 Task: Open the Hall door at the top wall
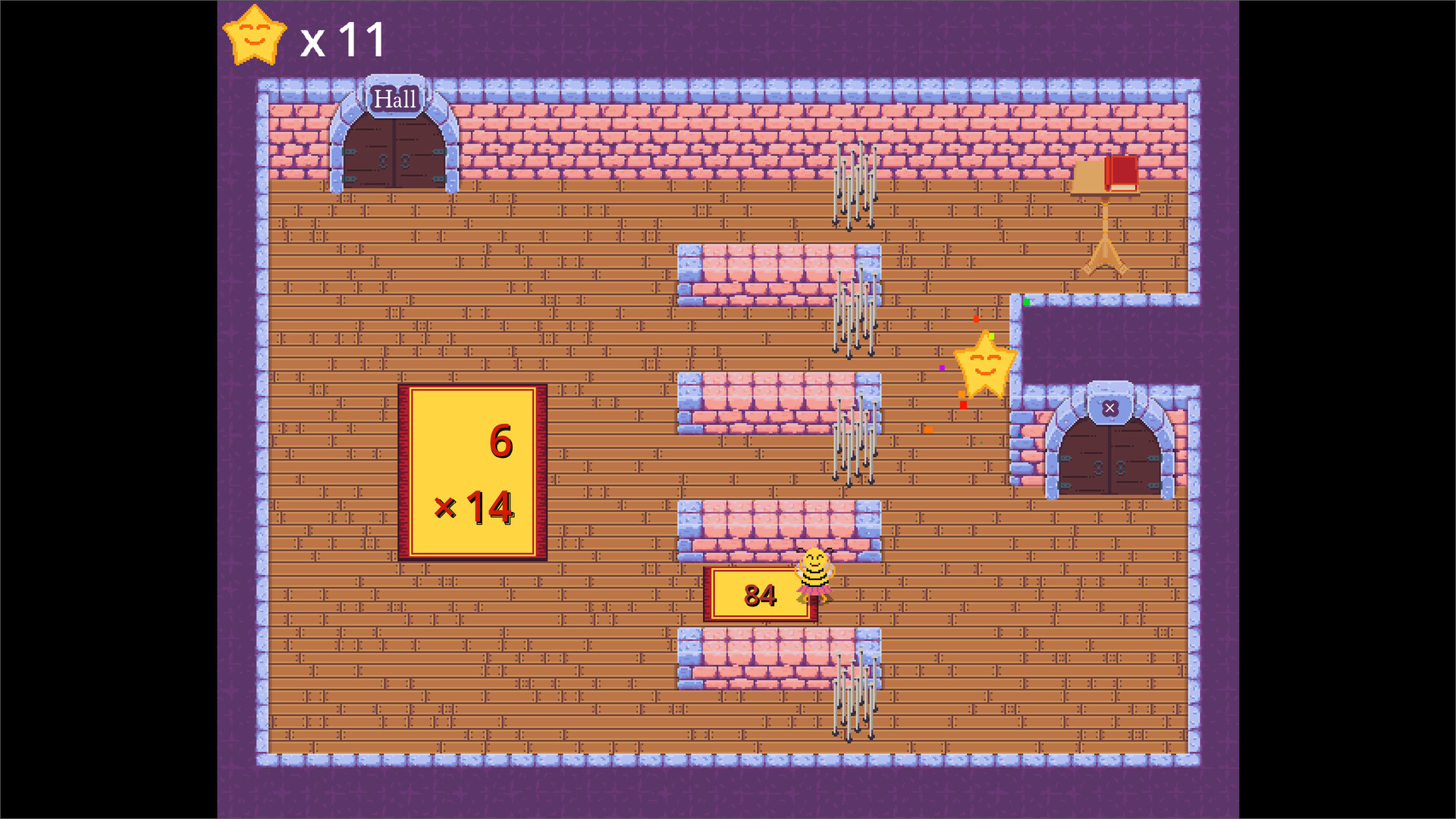396,152
